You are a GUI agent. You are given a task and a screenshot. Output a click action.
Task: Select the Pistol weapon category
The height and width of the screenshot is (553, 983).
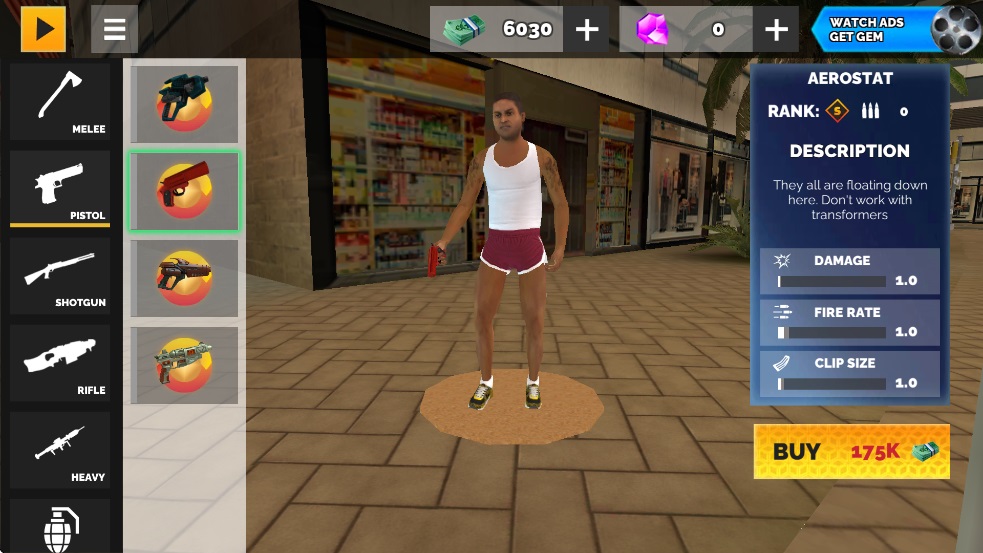pos(60,188)
